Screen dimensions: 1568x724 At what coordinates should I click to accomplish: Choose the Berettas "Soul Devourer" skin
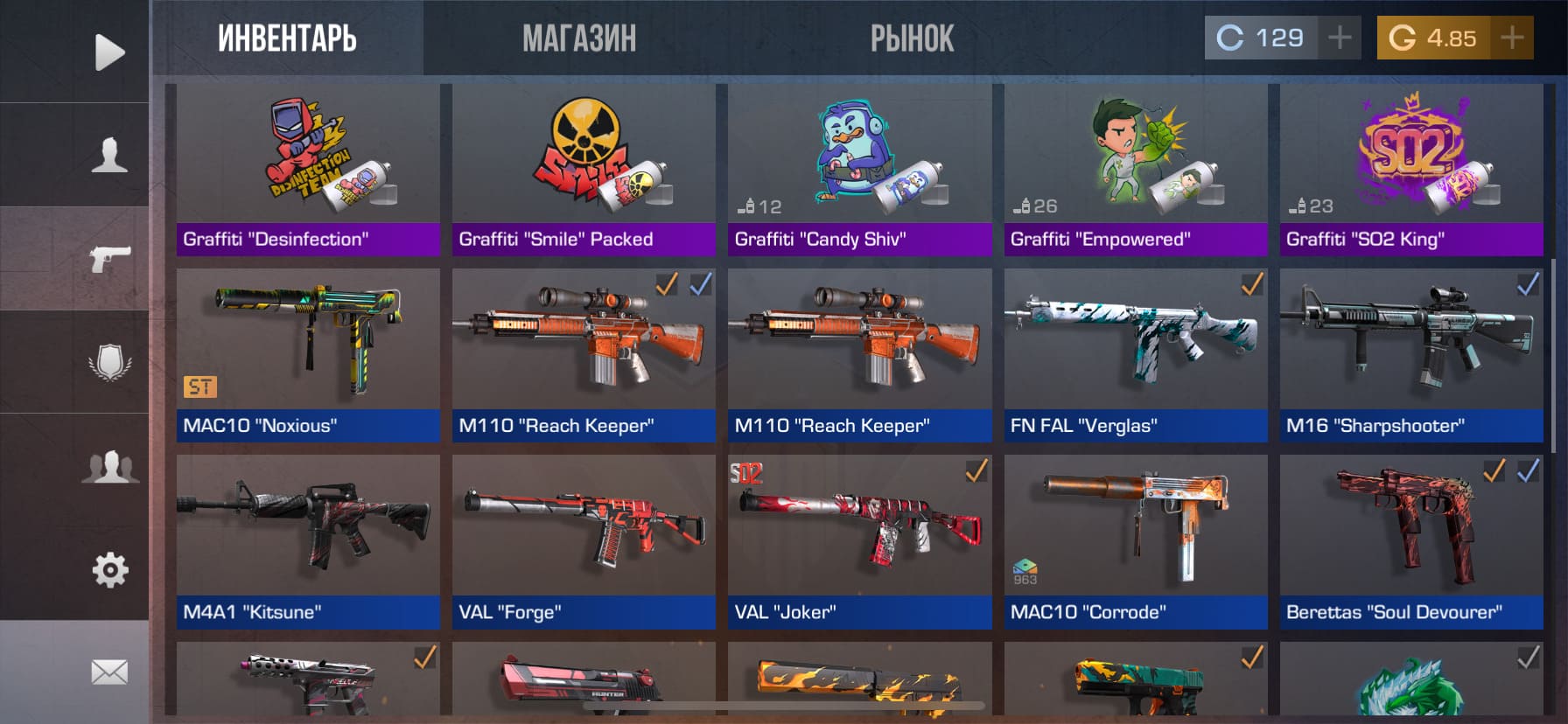click(x=1410, y=540)
